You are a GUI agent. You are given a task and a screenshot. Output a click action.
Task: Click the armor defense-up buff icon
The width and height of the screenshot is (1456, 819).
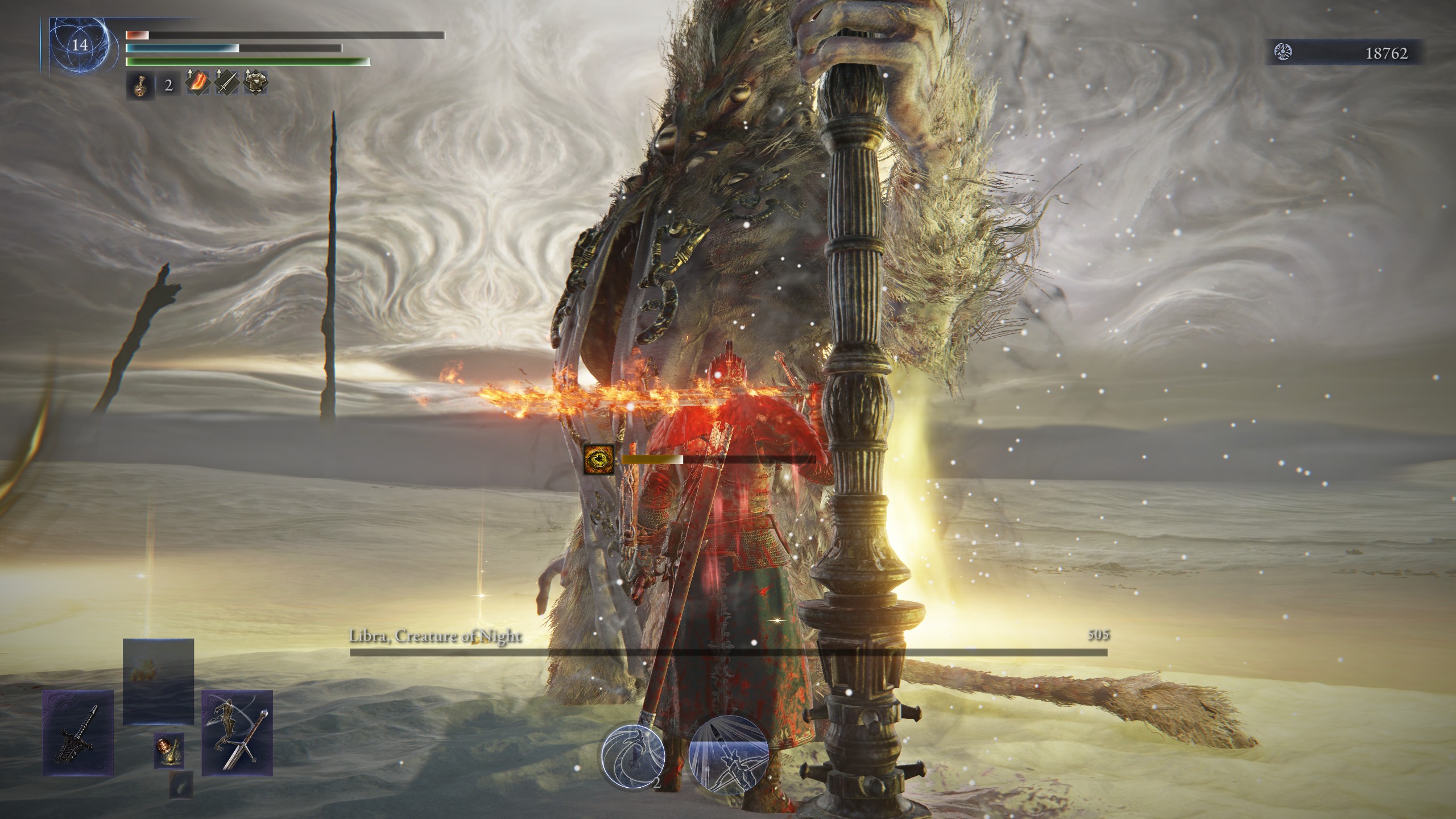(256, 84)
